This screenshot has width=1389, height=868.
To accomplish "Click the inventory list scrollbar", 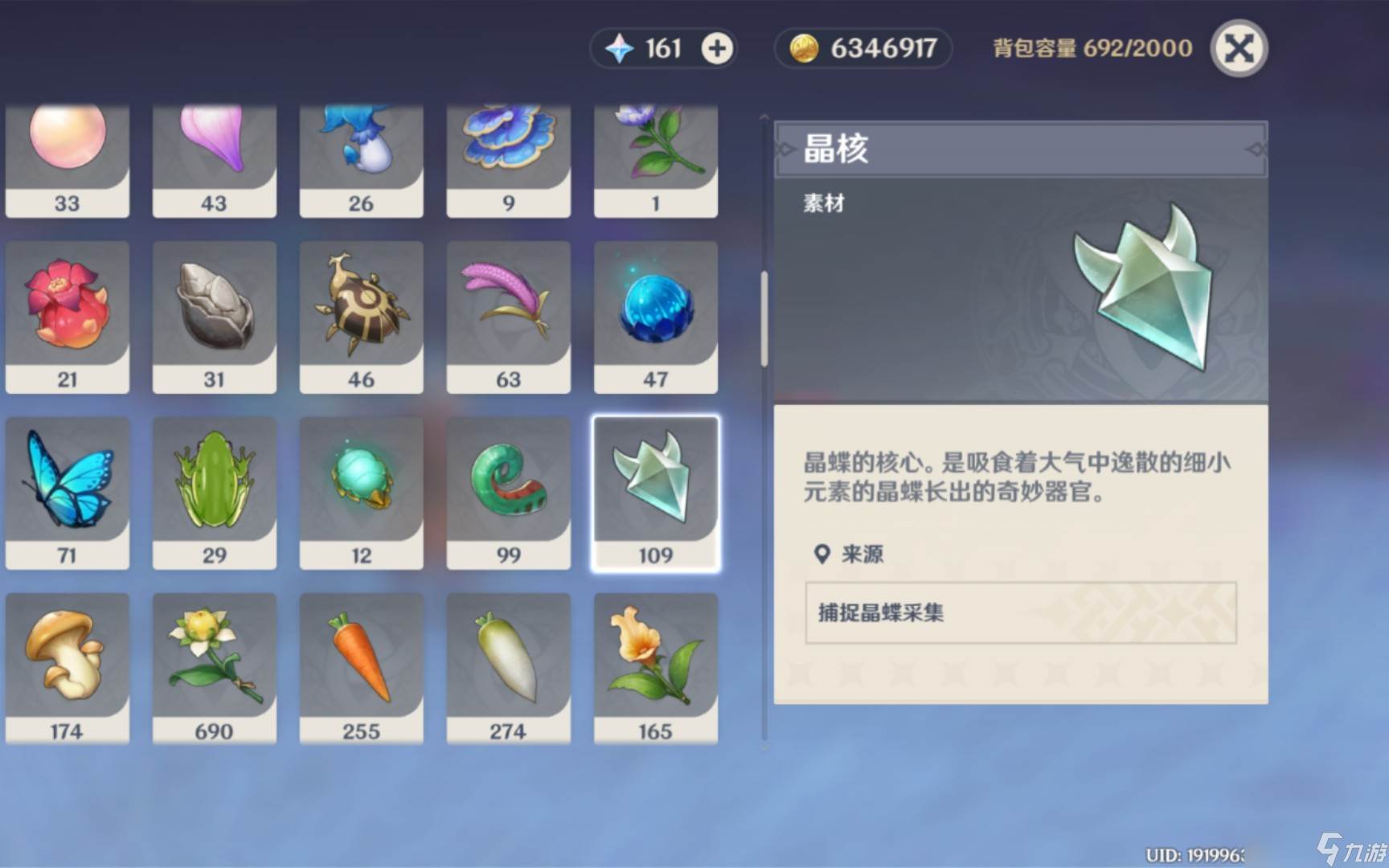I will [x=764, y=319].
